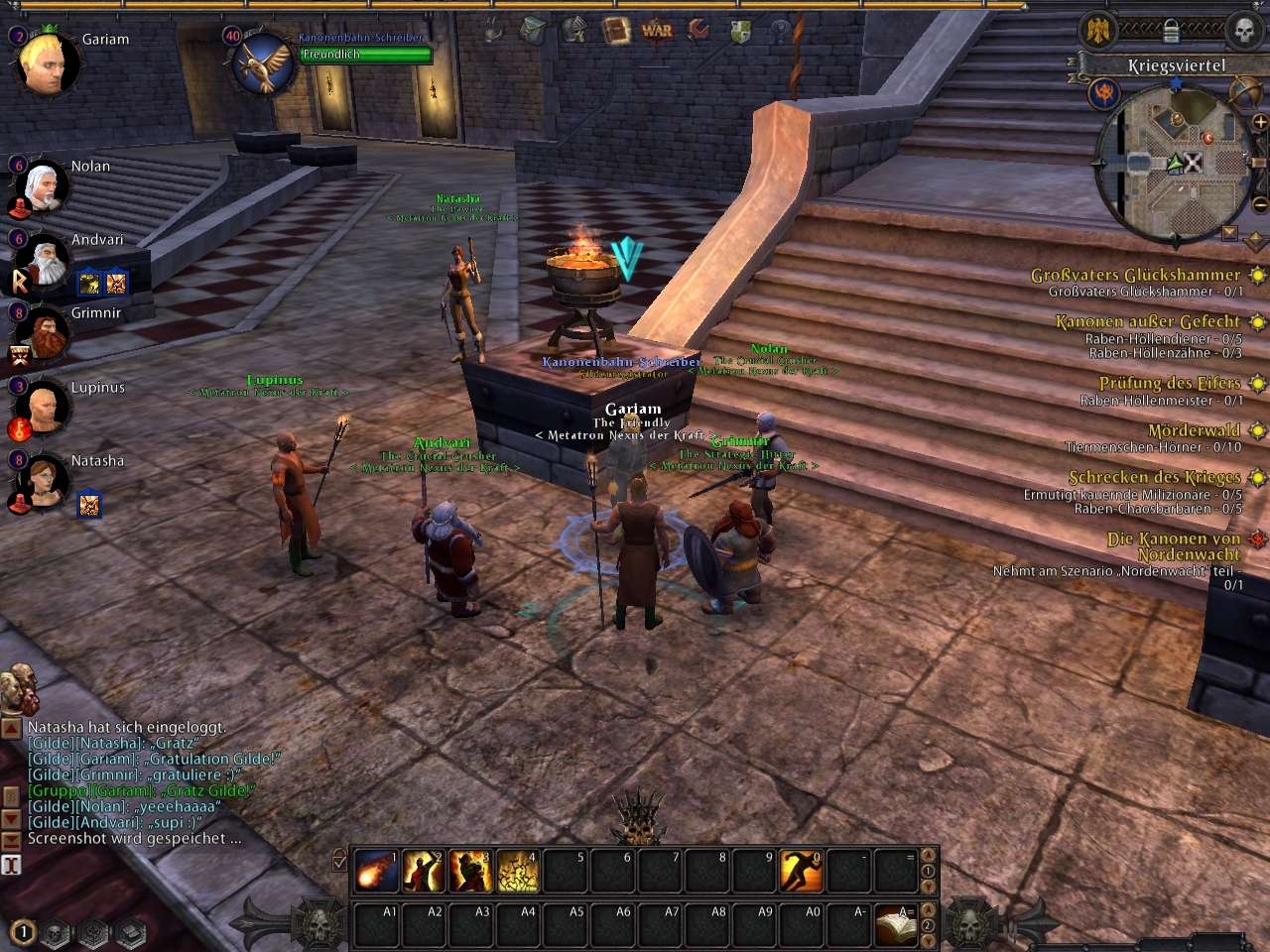This screenshot has width=1270, height=952.
Task: Open the Mörderwald quest tracker entry
Action: pyautogui.click(x=1194, y=431)
